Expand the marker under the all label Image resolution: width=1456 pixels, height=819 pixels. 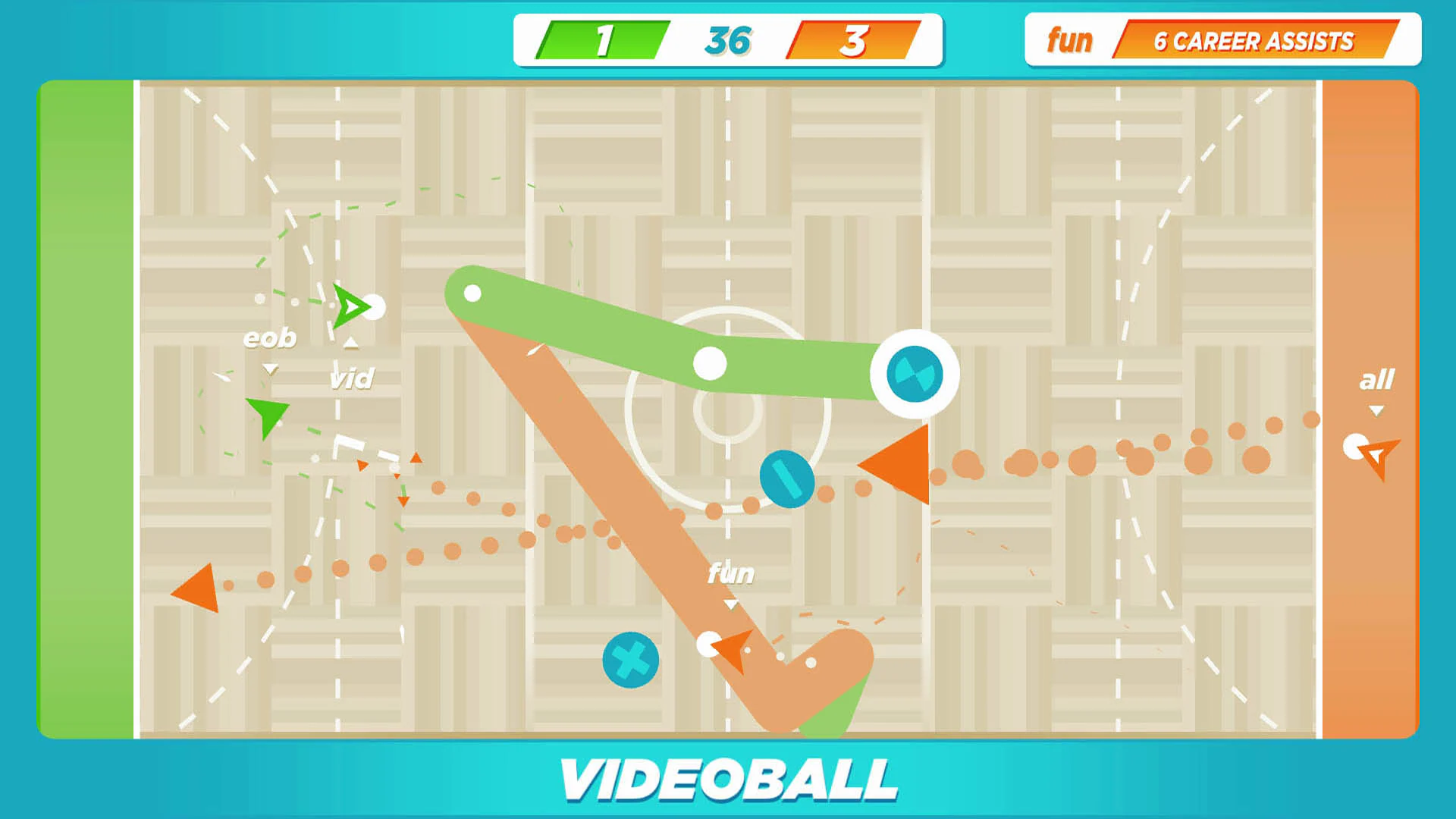pyautogui.click(x=1376, y=411)
